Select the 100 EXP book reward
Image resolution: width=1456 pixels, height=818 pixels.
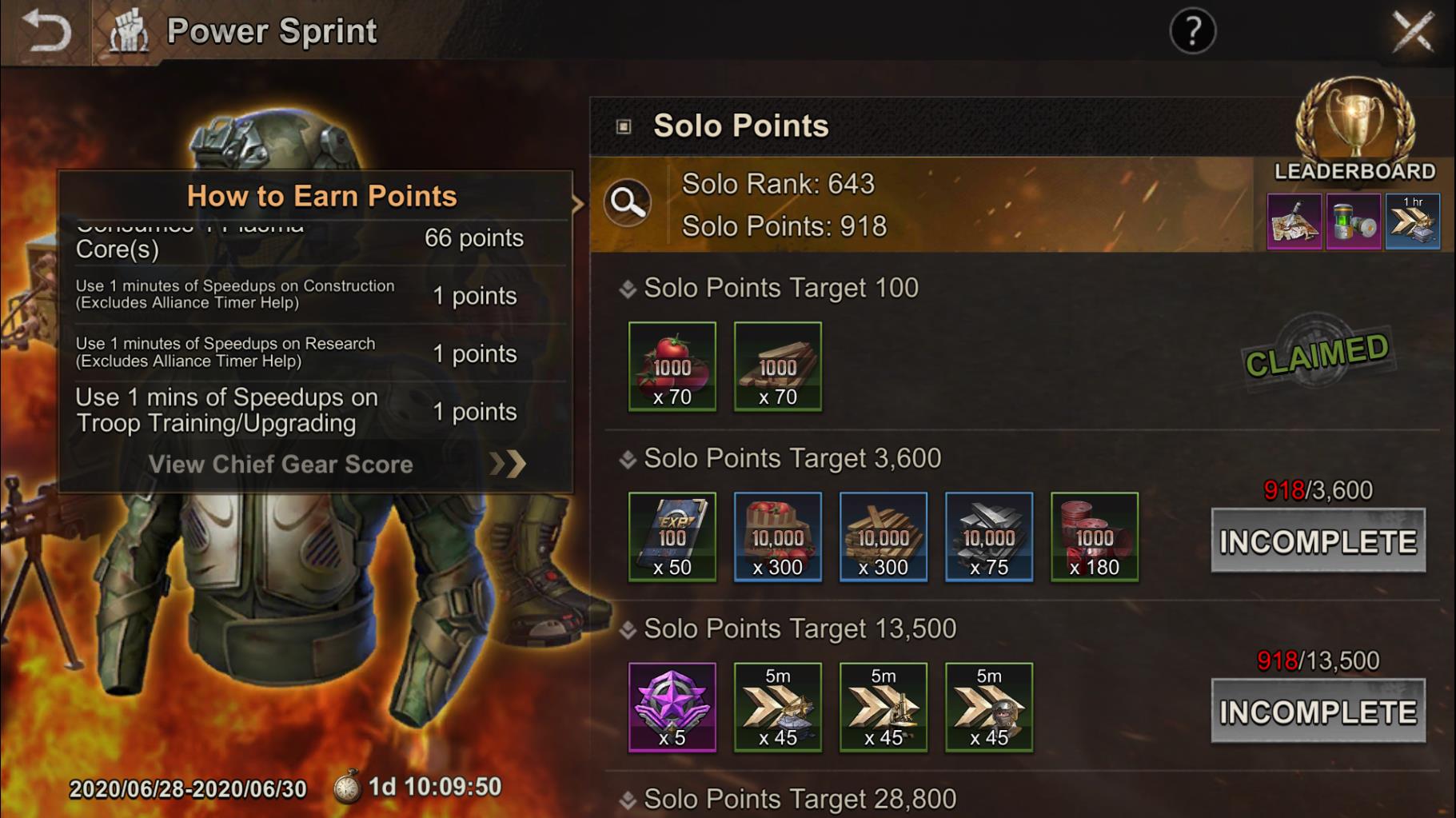click(x=672, y=536)
